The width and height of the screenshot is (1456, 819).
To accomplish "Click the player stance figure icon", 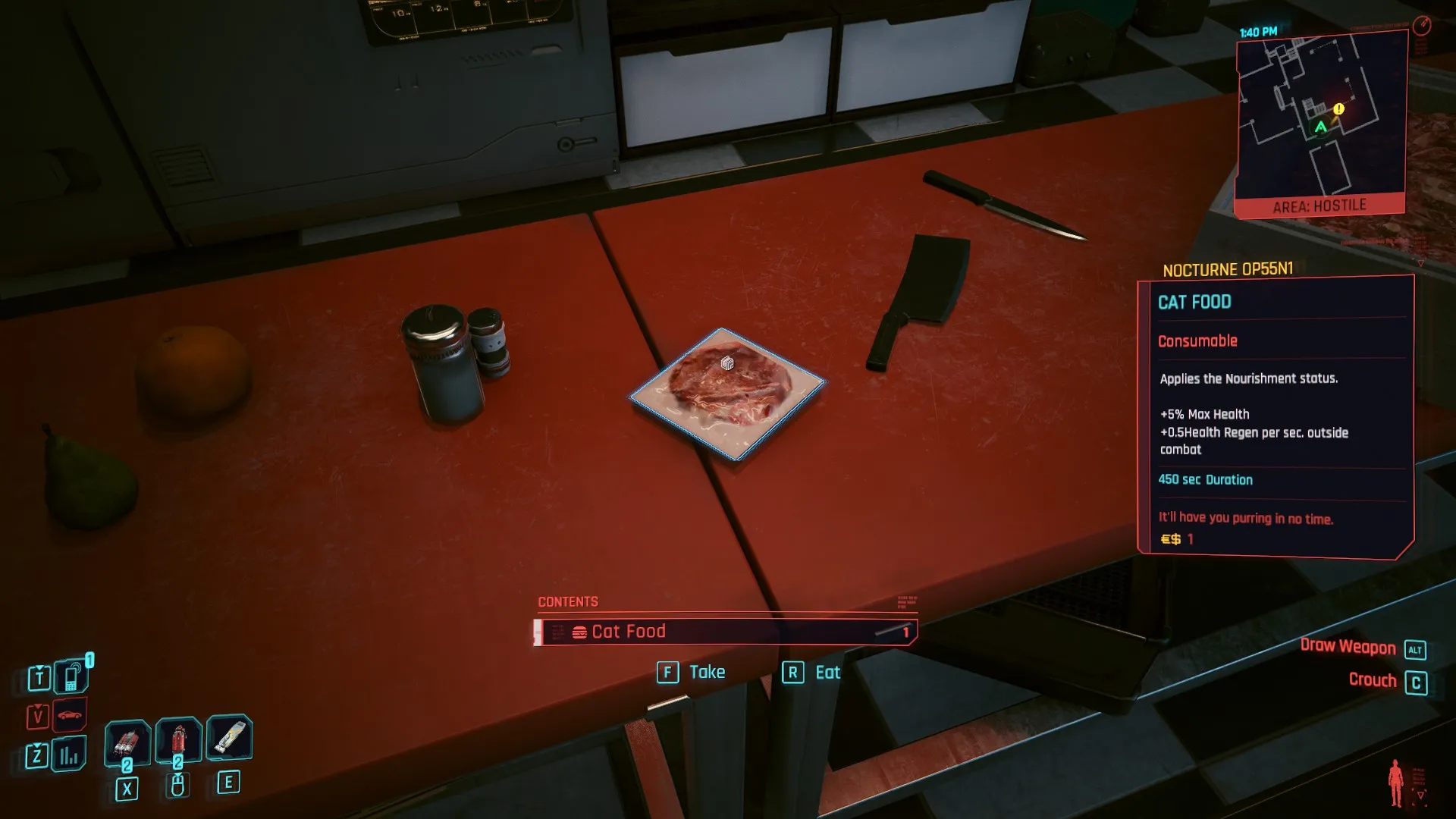I will tap(1395, 783).
